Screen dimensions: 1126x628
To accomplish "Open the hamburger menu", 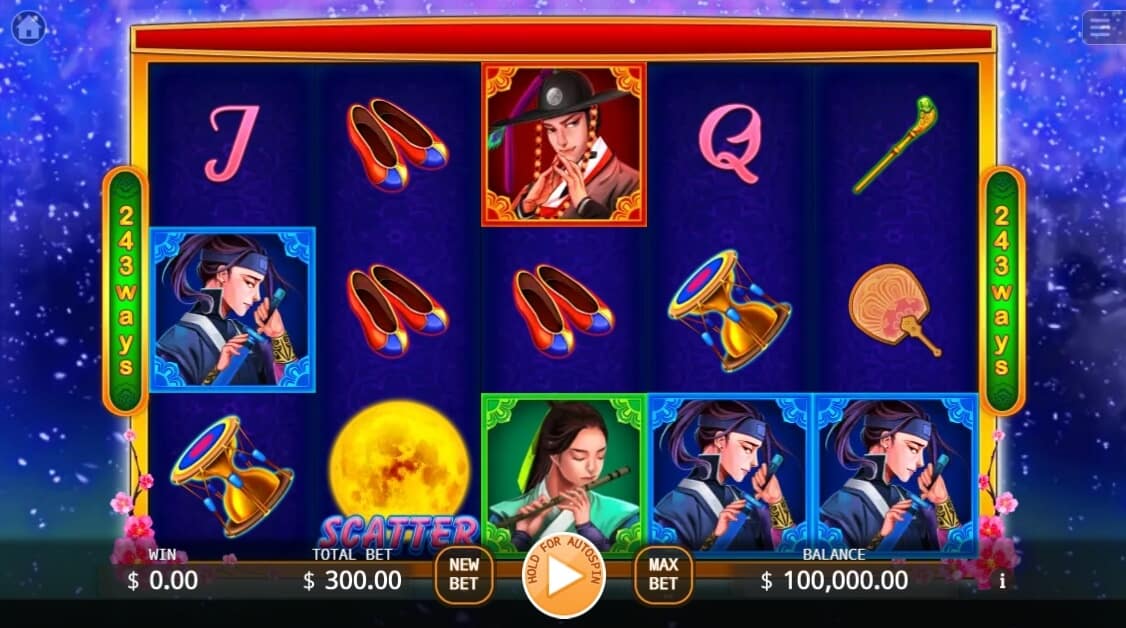I will pos(1102,27).
